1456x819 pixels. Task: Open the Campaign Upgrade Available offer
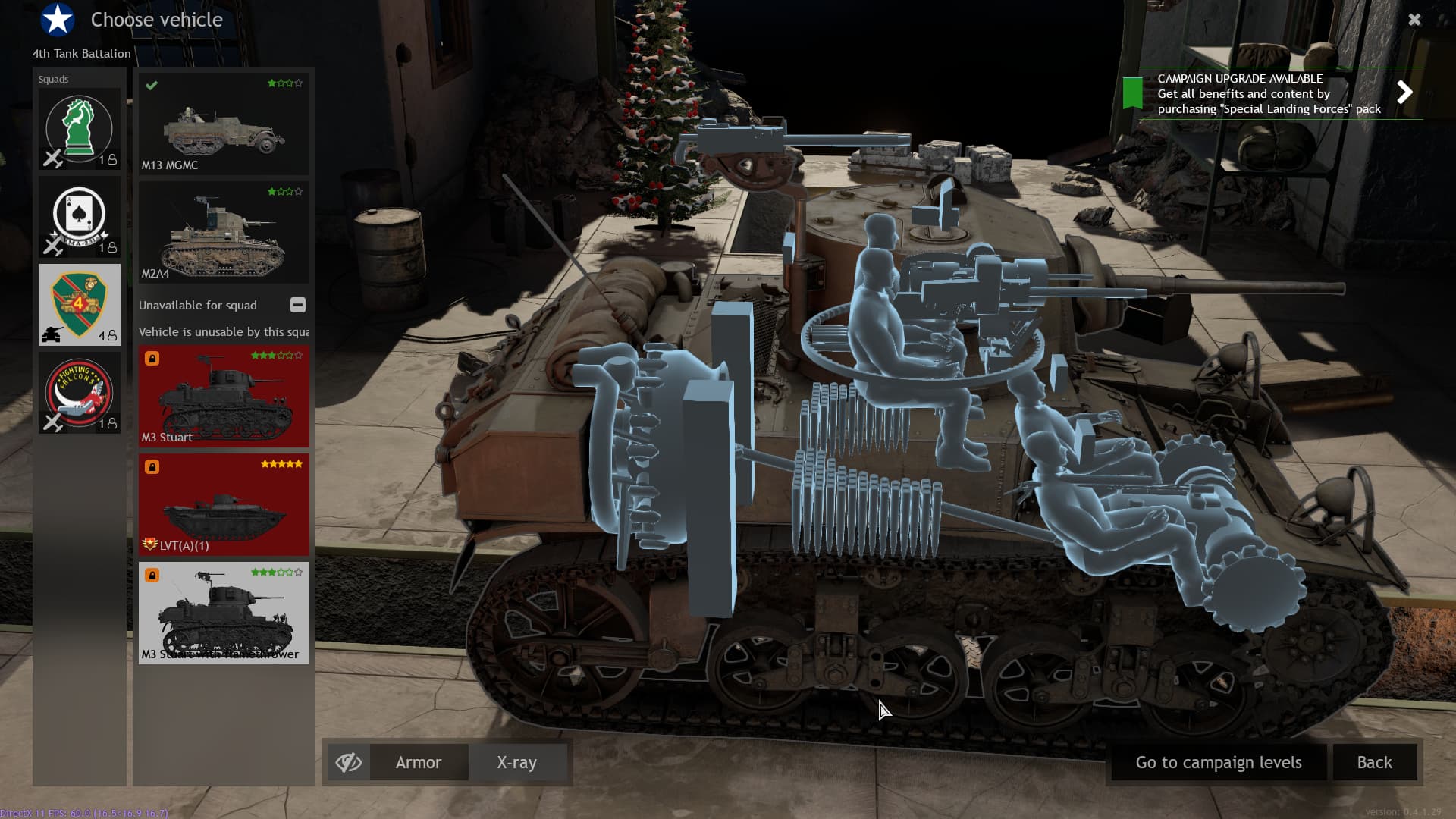coord(1404,93)
